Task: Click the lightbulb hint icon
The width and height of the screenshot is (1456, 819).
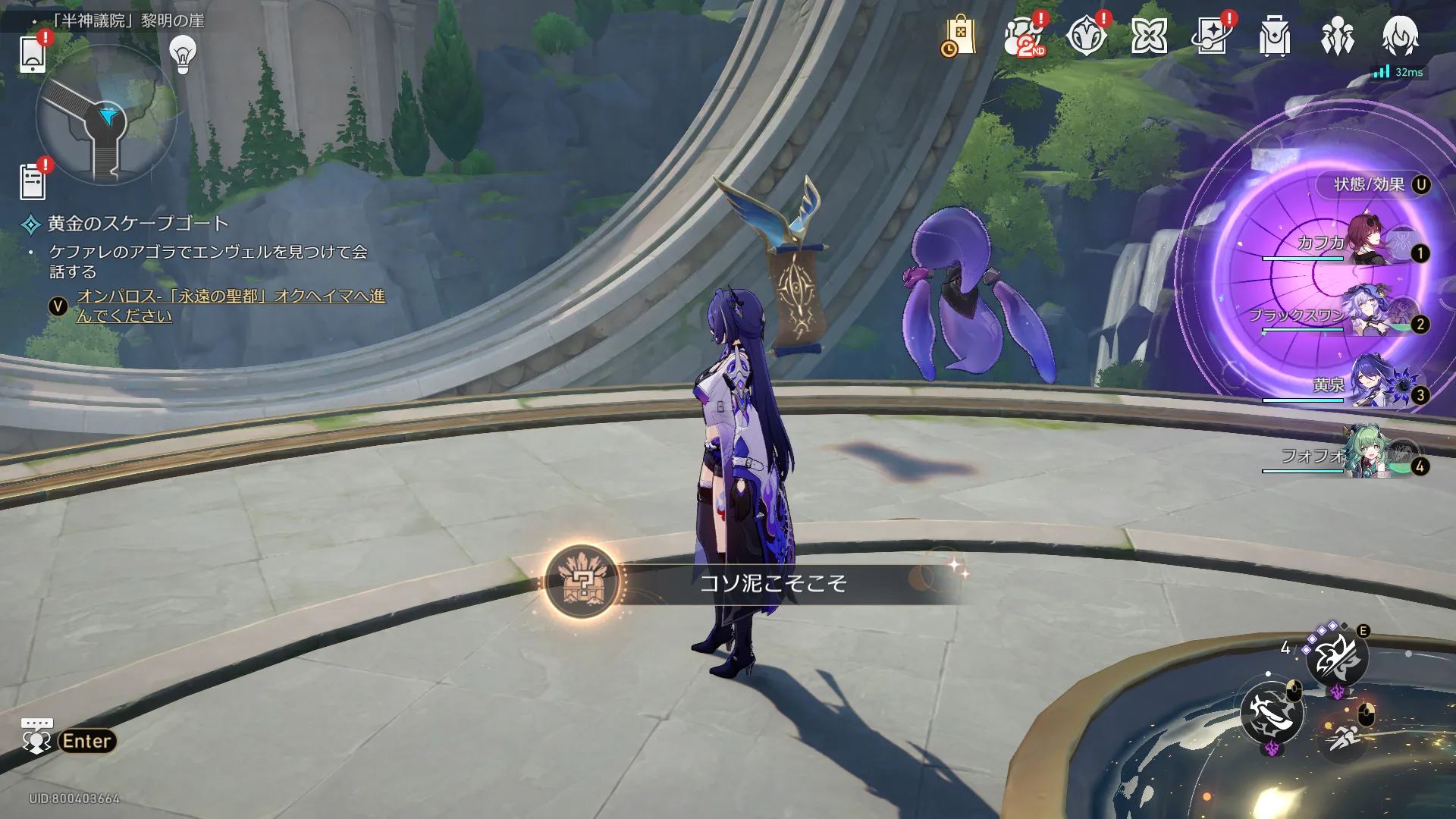Action: click(x=183, y=55)
